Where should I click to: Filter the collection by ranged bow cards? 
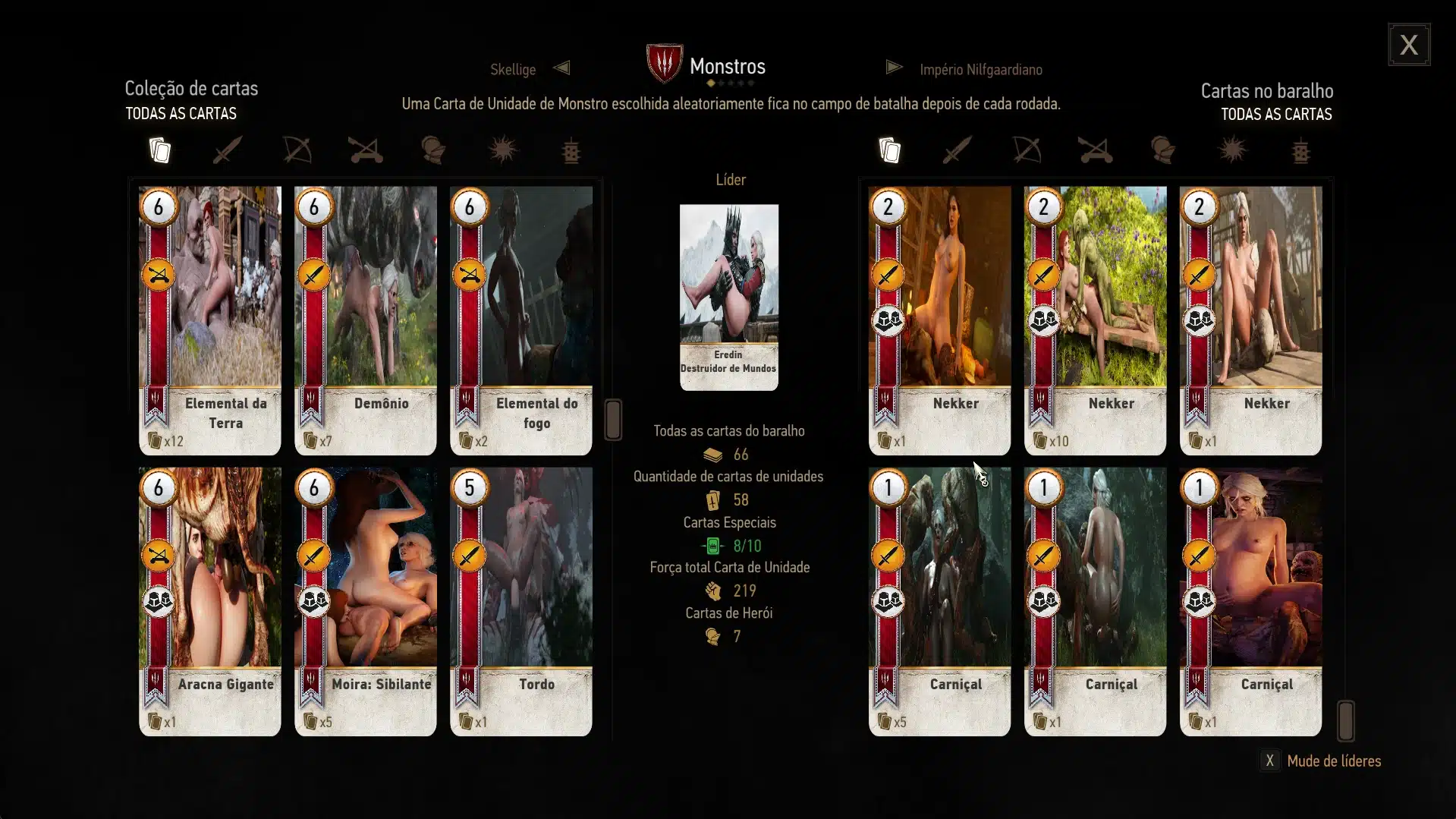[297, 150]
